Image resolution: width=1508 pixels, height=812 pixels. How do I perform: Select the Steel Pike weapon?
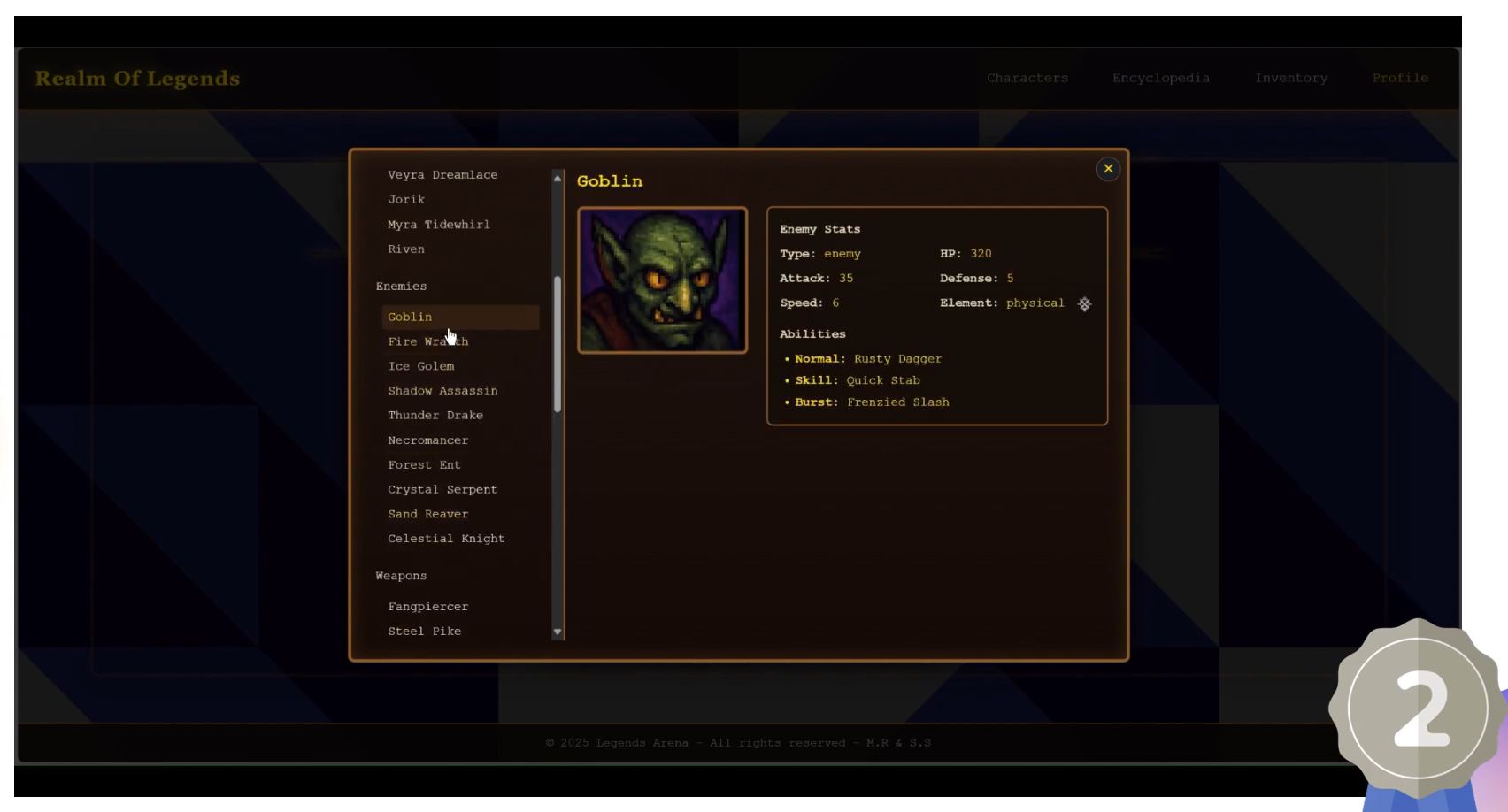click(x=424, y=632)
